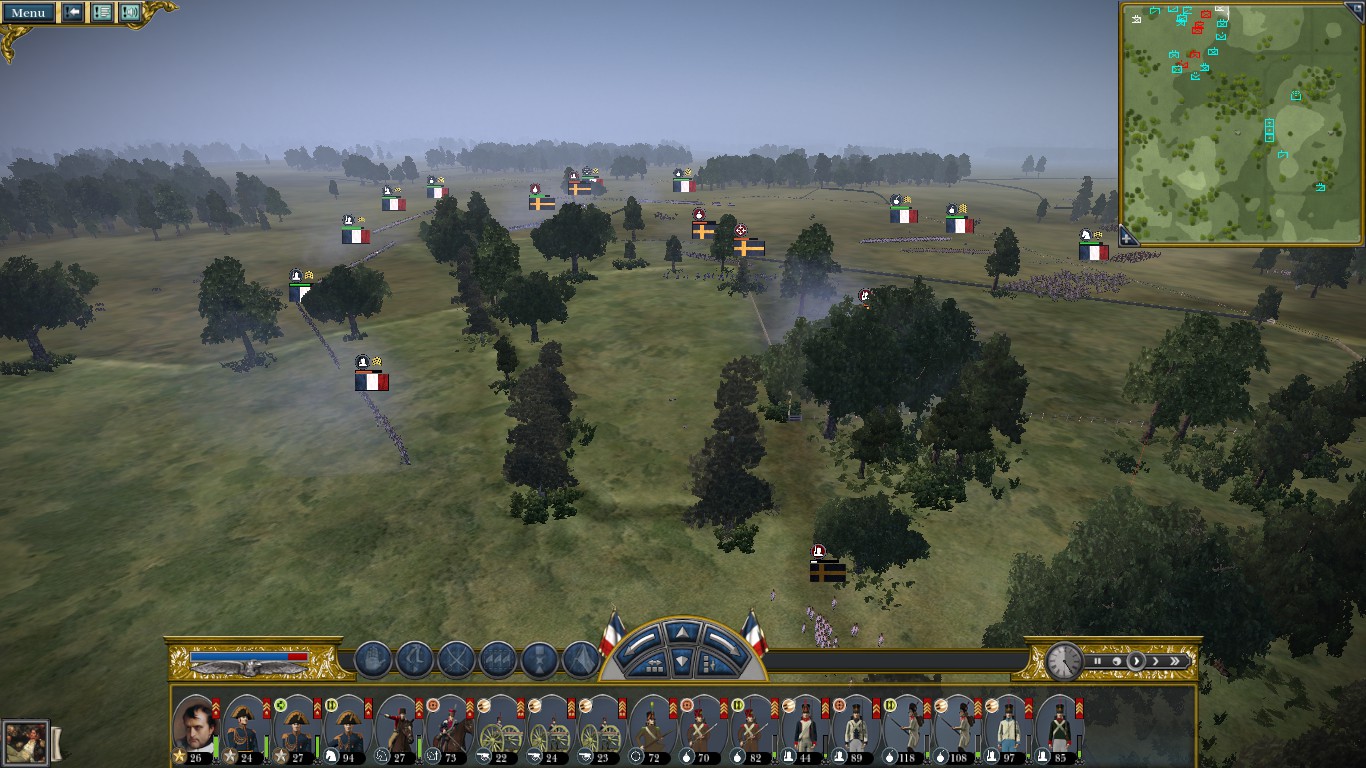Viewport: 1366px width, 768px height.
Task: Open the battlefield minimap
Action: (1241, 123)
